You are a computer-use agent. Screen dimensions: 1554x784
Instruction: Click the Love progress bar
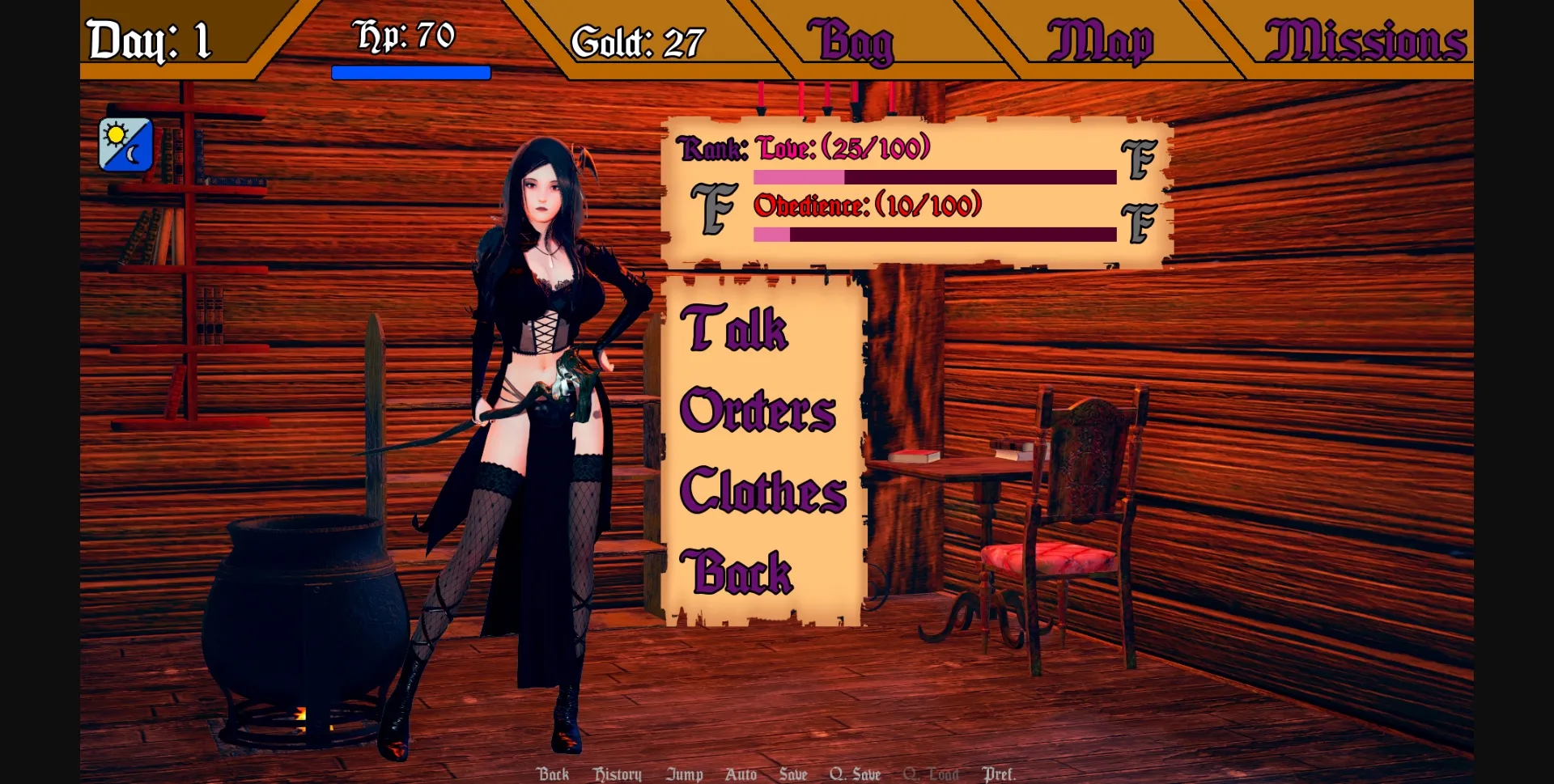click(x=935, y=176)
